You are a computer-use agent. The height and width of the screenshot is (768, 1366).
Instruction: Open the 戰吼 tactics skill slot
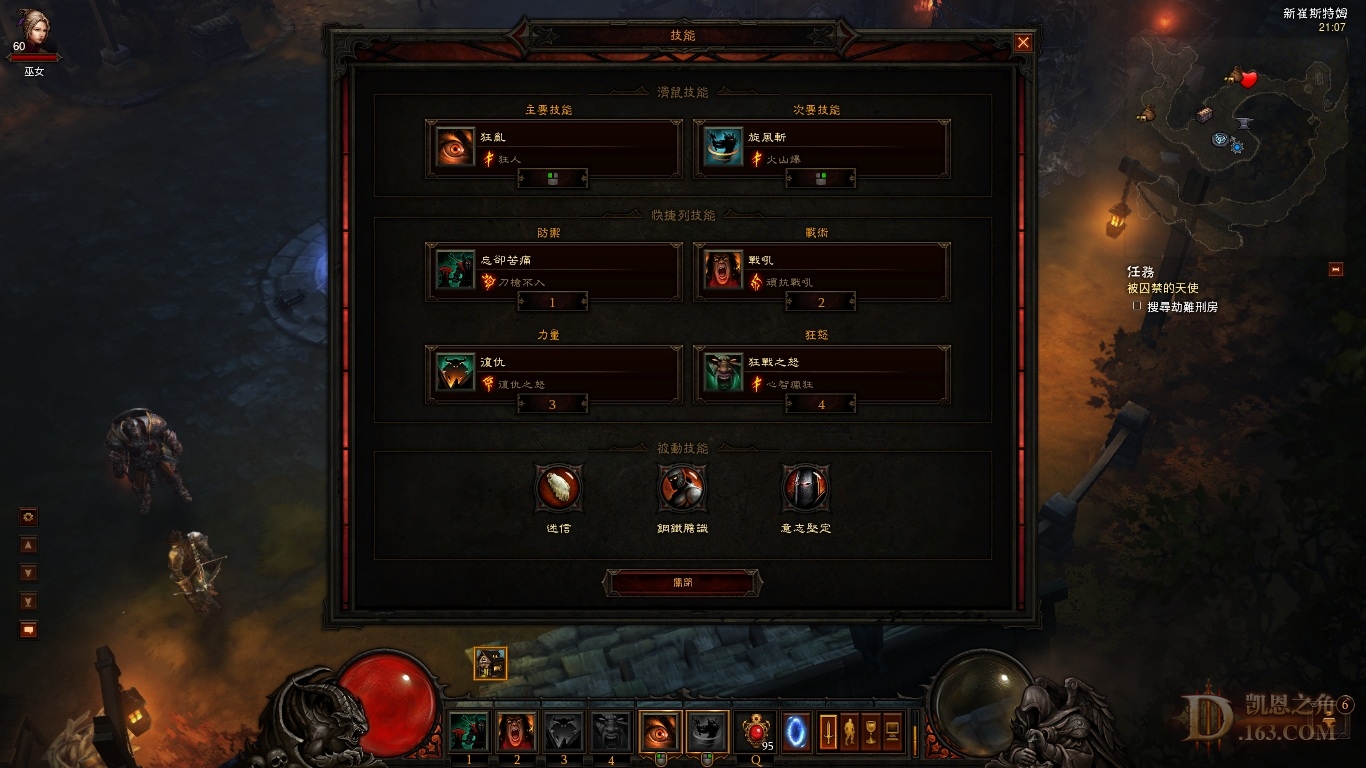(821, 270)
